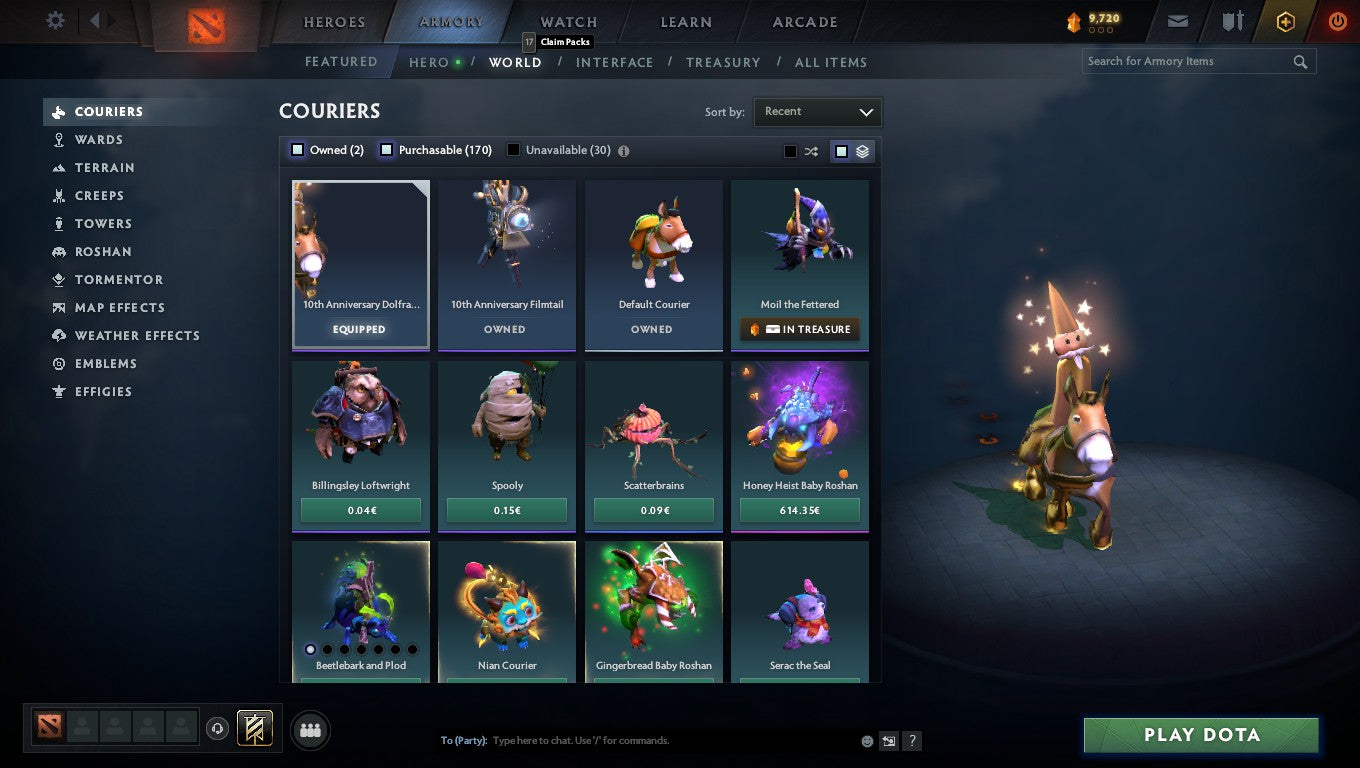The height and width of the screenshot is (768, 1360).
Task: Open the armory search magnifier icon
Action: [1300, 61]
